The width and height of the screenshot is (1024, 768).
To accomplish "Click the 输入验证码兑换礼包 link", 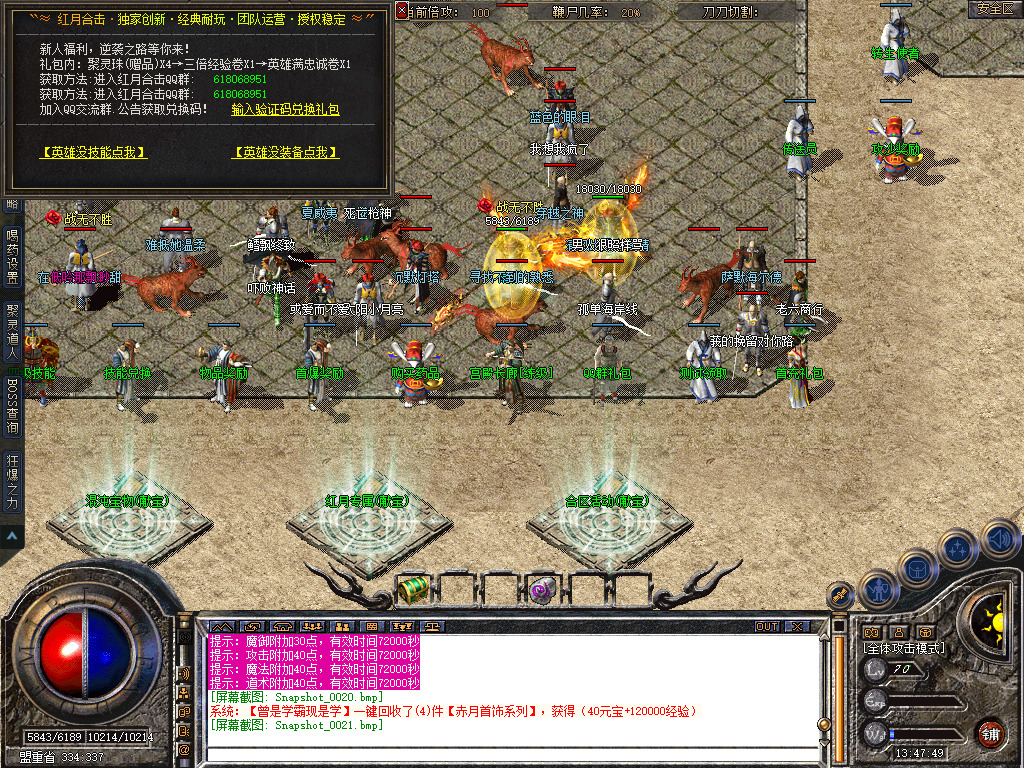I will click(285, 109).
